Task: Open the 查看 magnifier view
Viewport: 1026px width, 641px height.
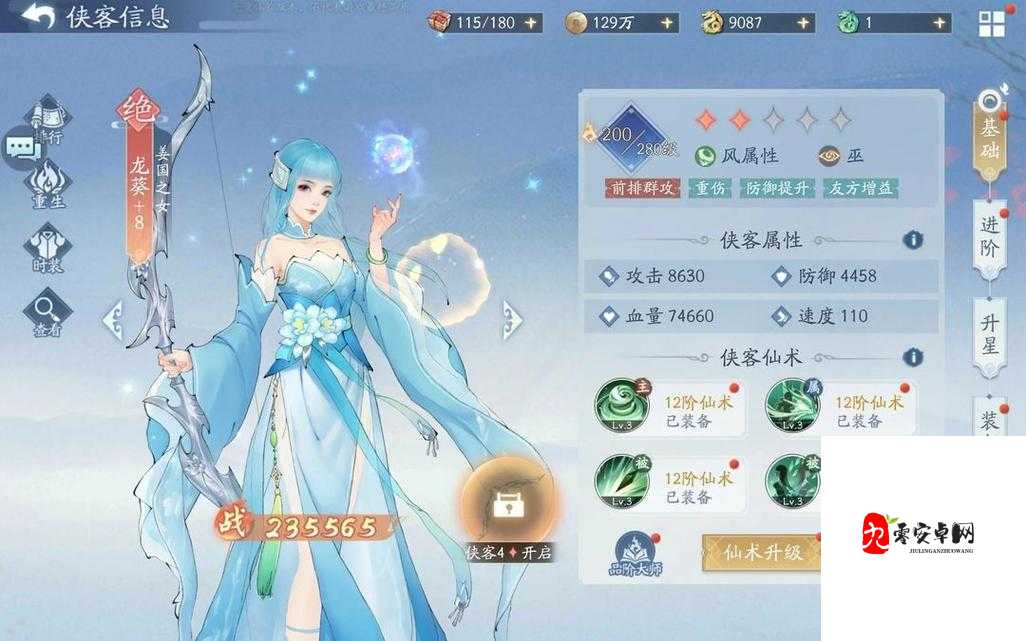Action: tap(47, 312)
